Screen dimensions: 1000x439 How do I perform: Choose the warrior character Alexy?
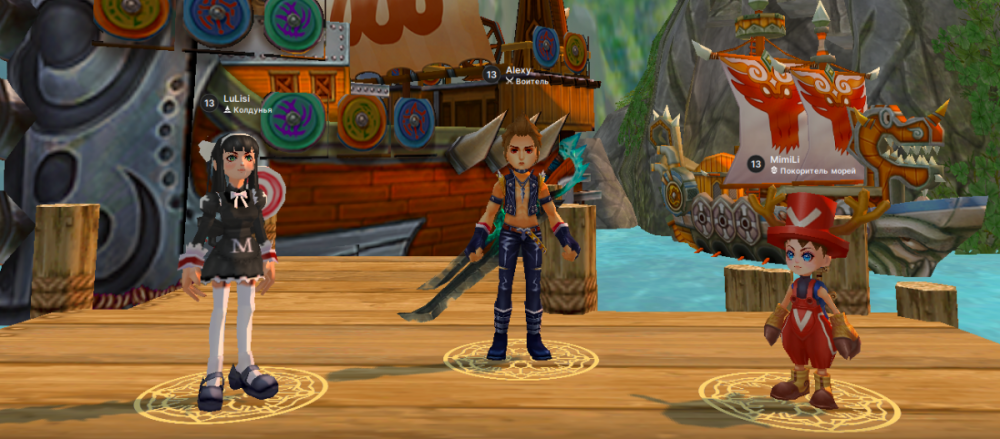[522, 240]
